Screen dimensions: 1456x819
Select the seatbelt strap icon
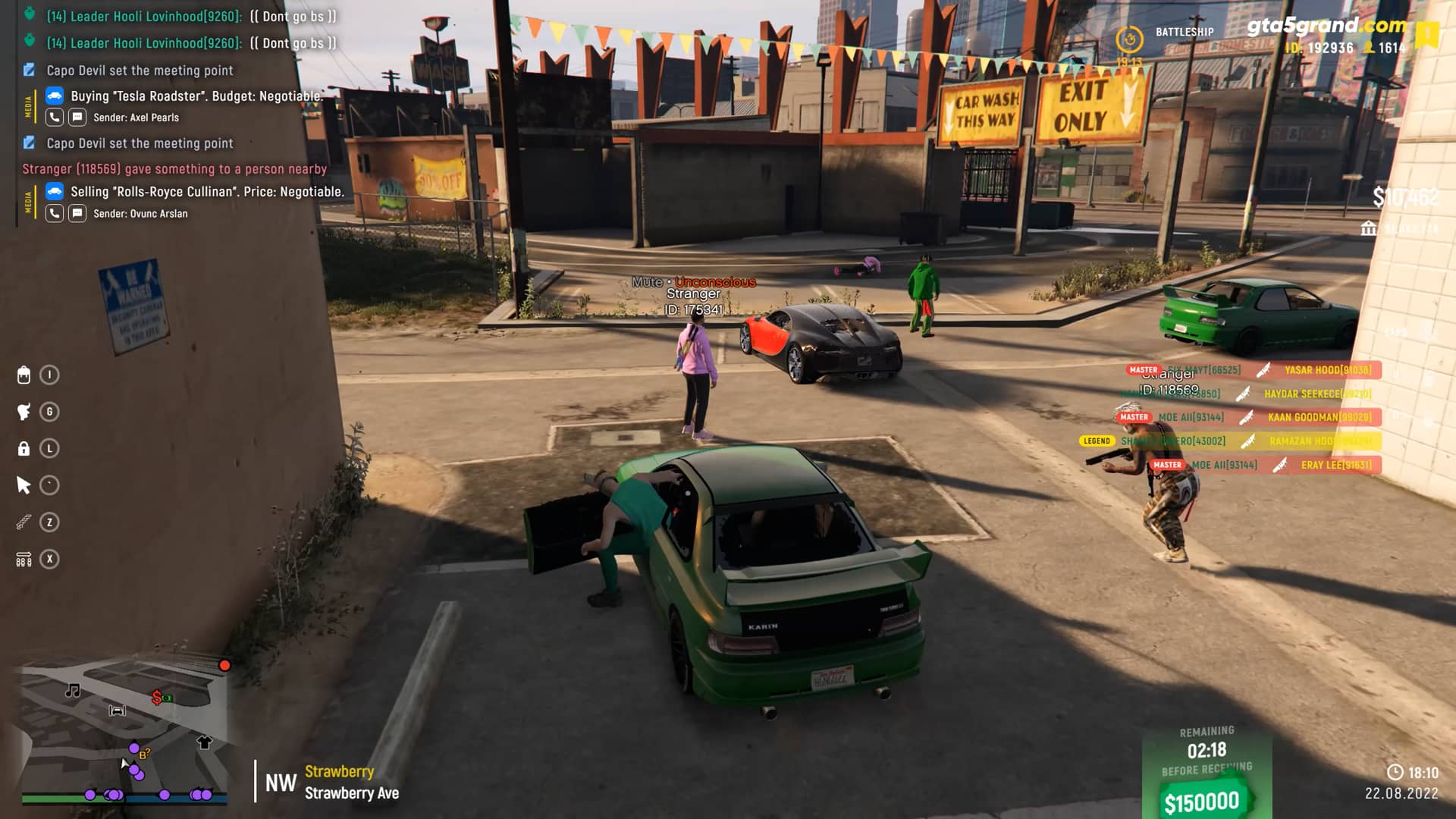24,522
